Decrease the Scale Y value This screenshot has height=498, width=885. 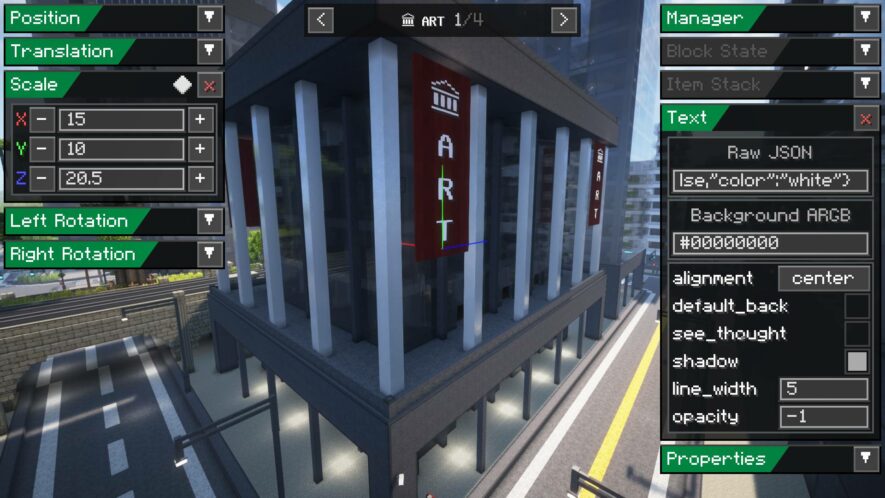tap(42, 150)
